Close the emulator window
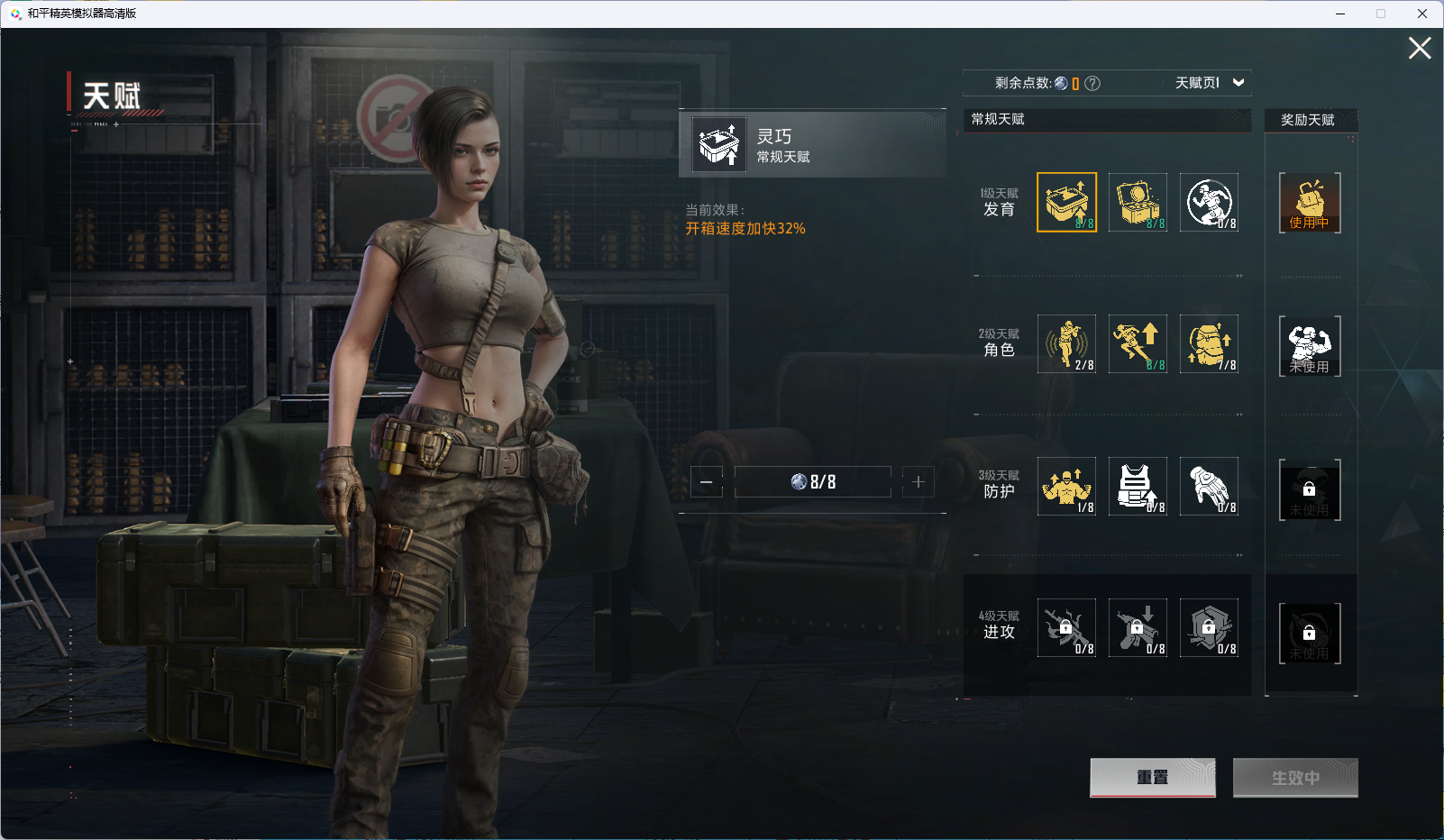Image resolution: width=1444 pixels, height=840 pixels. [1422, 14]
